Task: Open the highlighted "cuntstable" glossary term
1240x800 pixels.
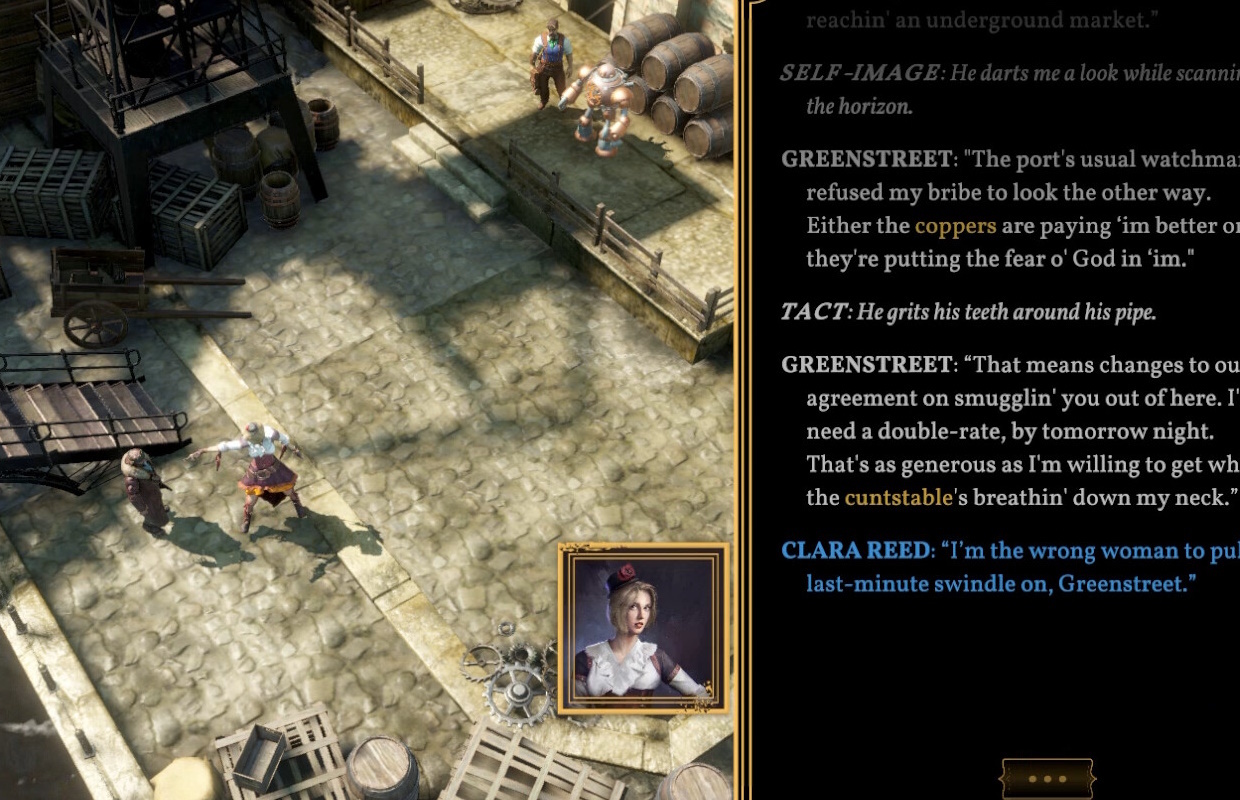Action: click(898, 497)
